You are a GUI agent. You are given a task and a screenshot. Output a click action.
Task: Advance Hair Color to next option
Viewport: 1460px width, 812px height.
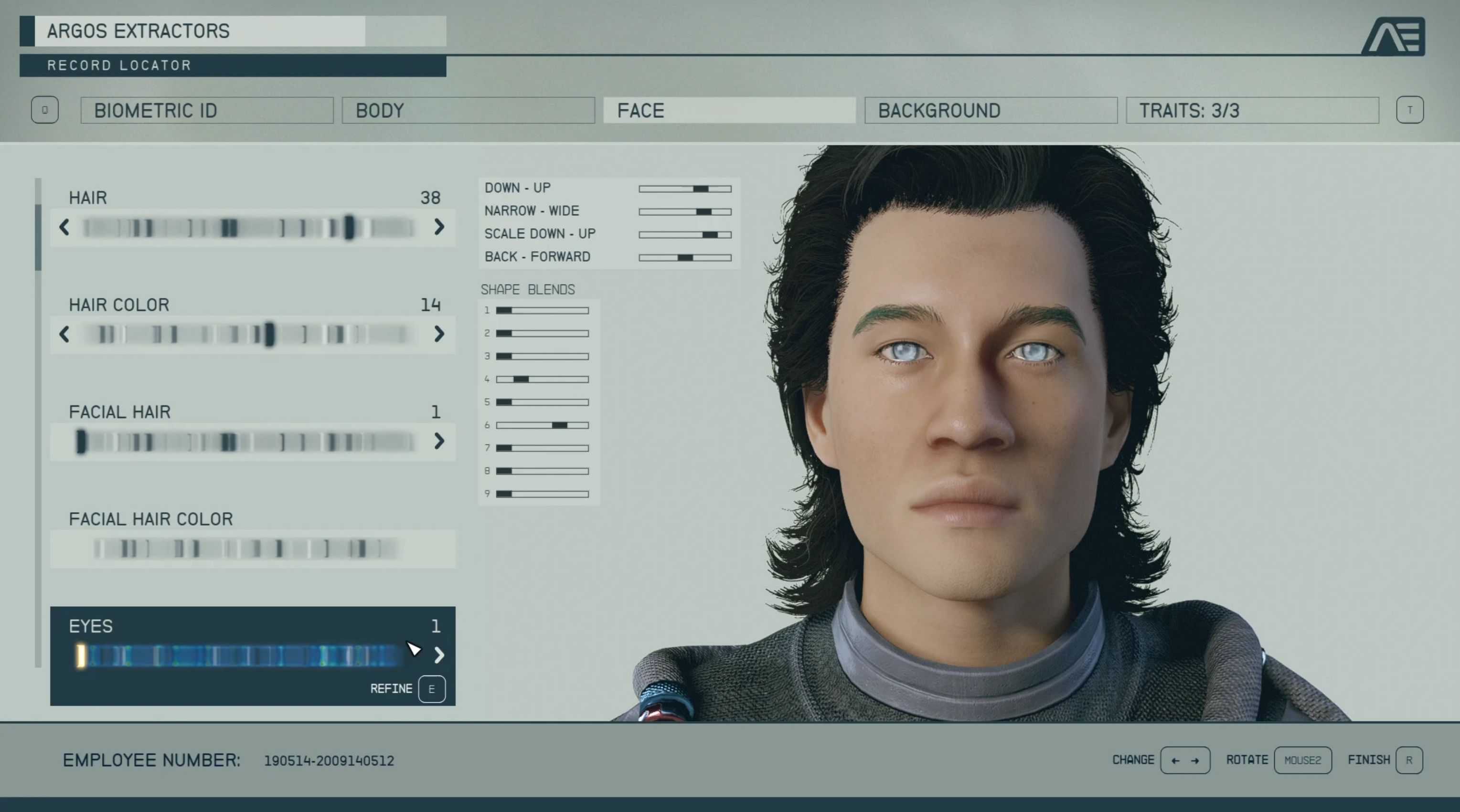pyautogui.click(x=439, y=334)
